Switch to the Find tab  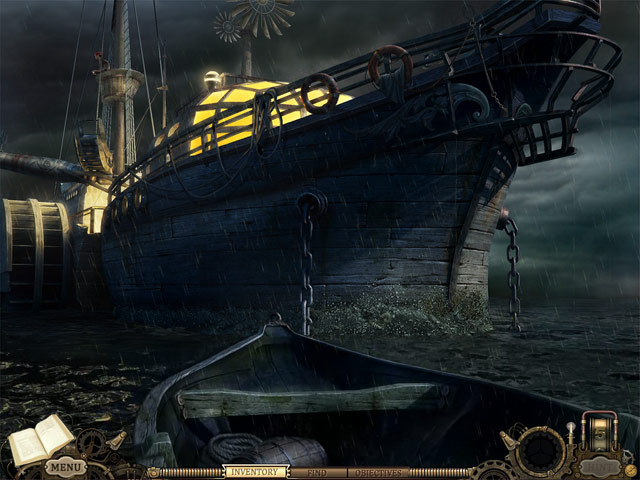click(x=317, y=471)
